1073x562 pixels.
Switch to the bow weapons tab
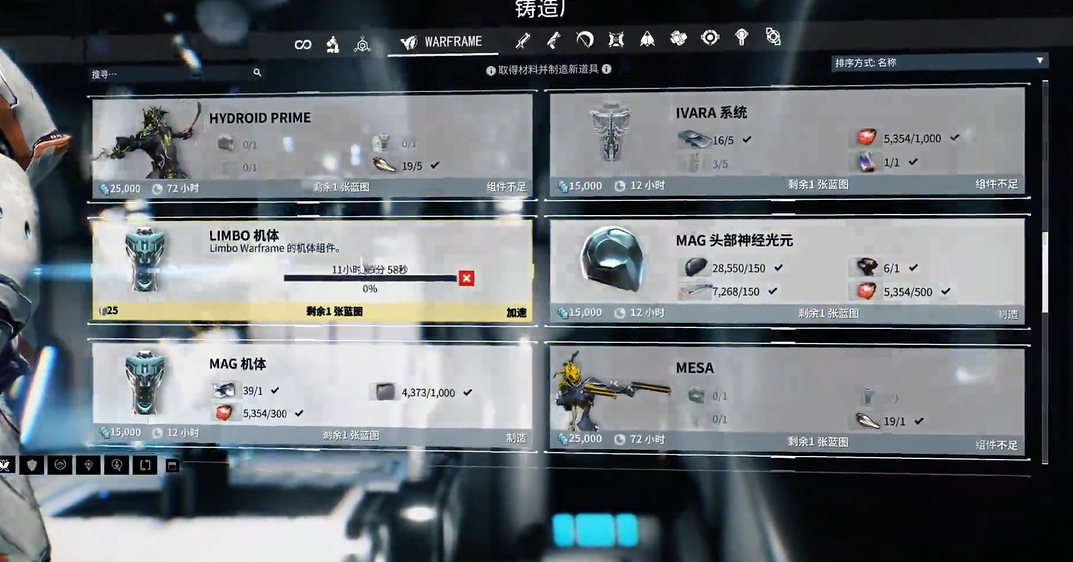pyautogui.click(x=585, y=40)
